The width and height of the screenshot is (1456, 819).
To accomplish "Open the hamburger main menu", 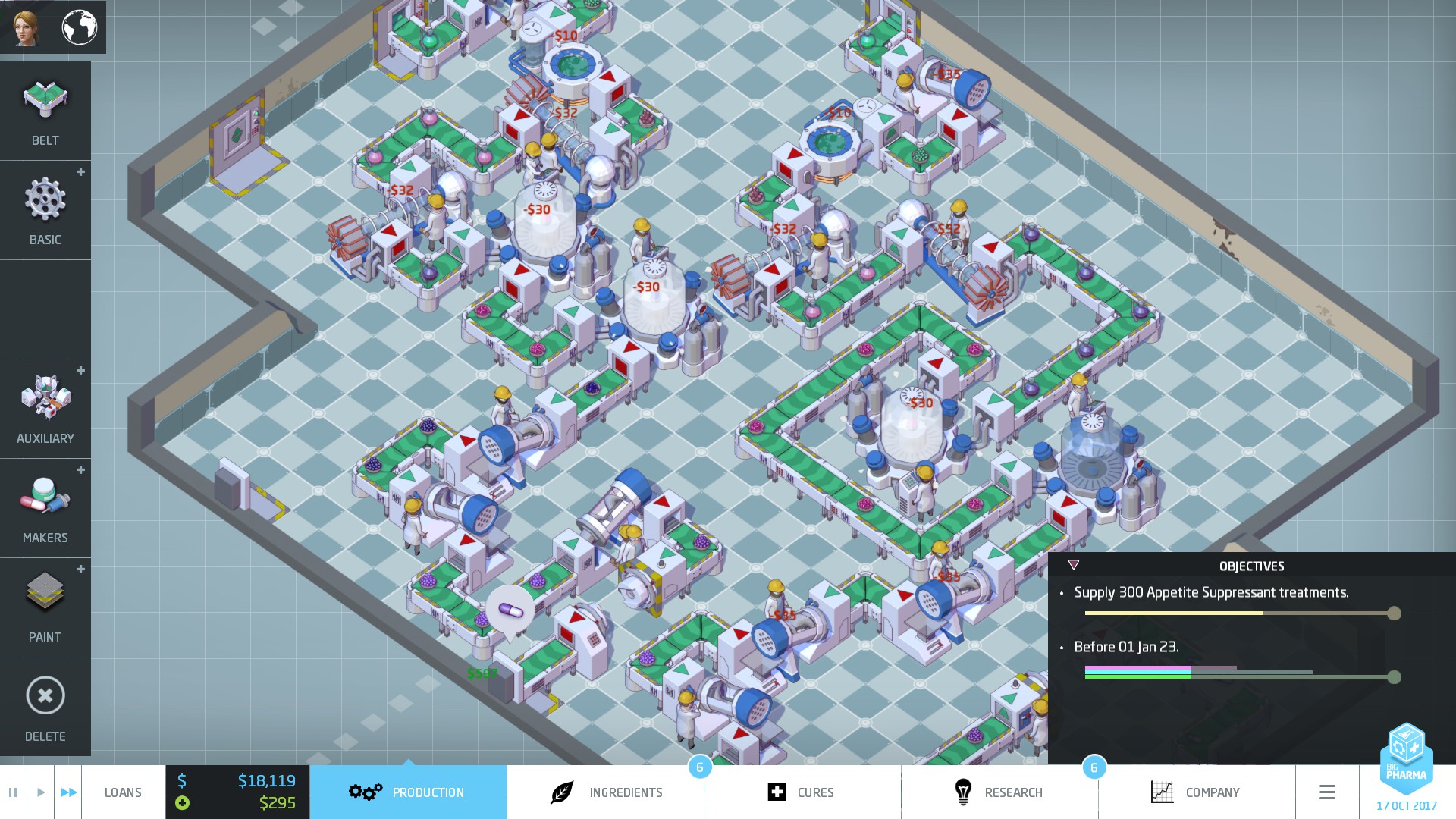I will 1327,792.
